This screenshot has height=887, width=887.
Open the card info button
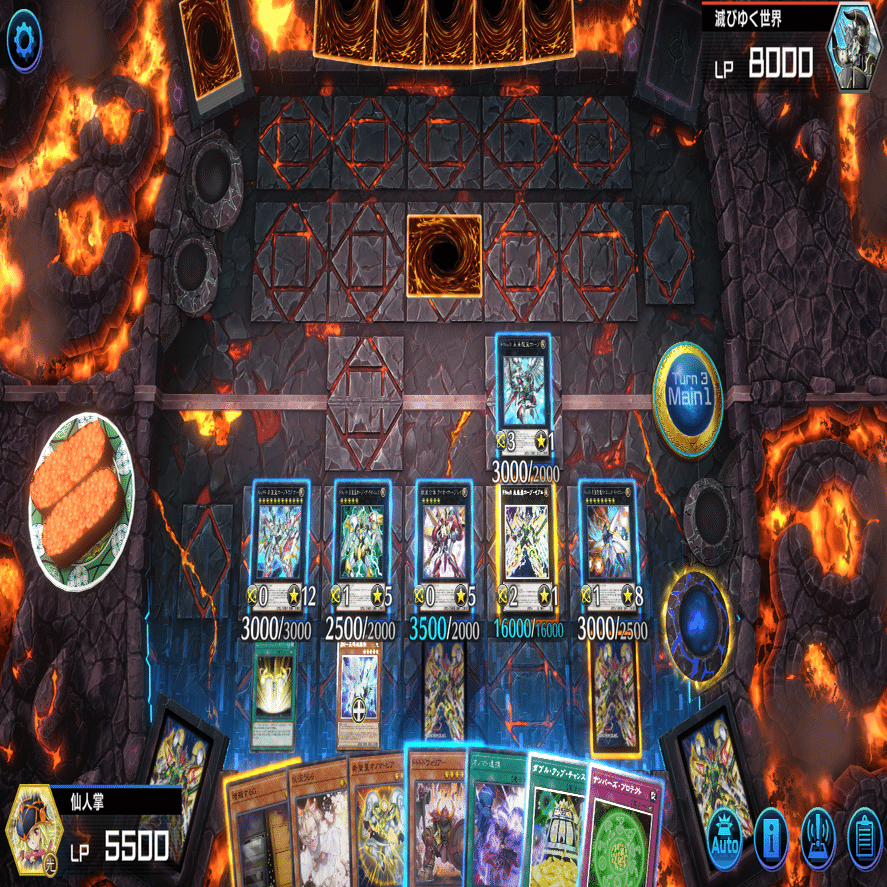point(771,835)
